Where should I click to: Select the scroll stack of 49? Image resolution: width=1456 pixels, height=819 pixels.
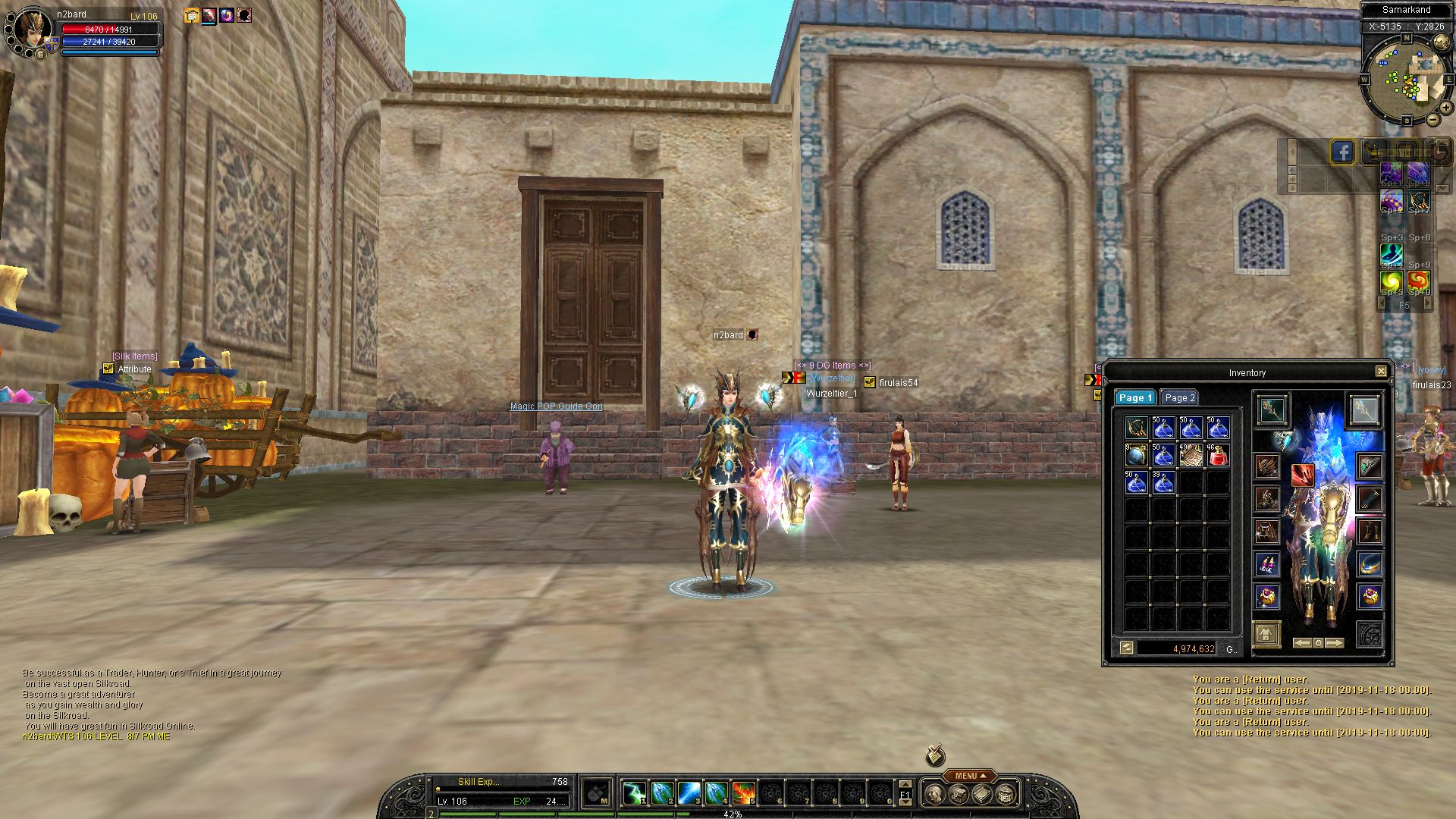pos(1190,455)
